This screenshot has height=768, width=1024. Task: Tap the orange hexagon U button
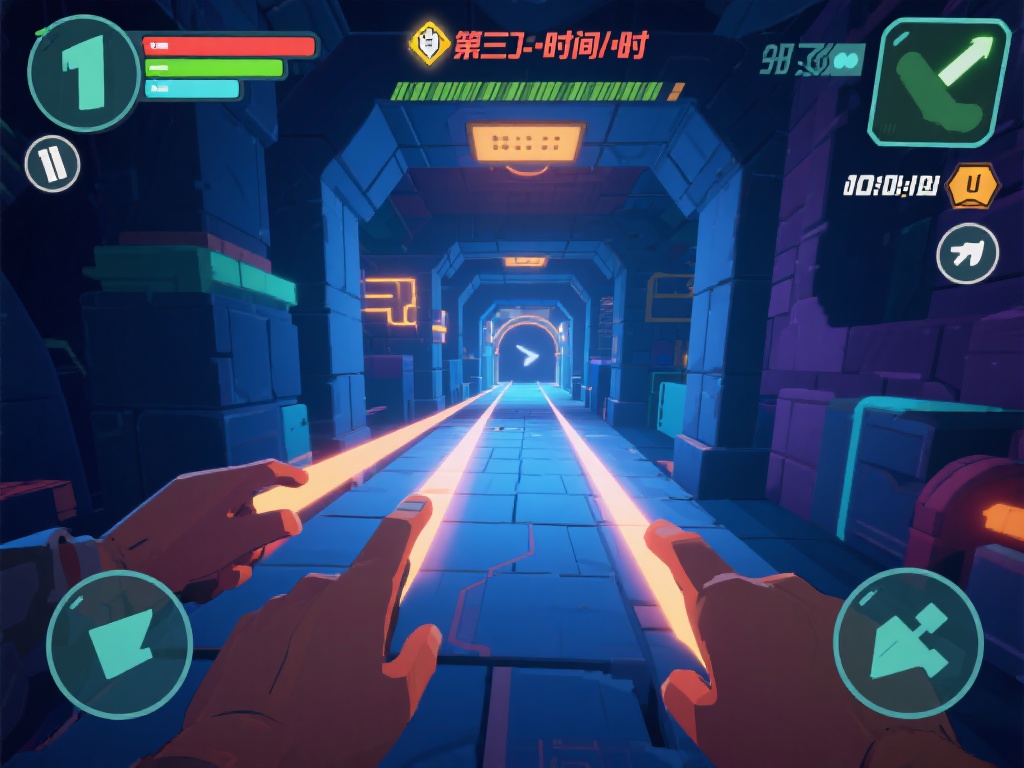pyautogui.click(x=971, y=185)
